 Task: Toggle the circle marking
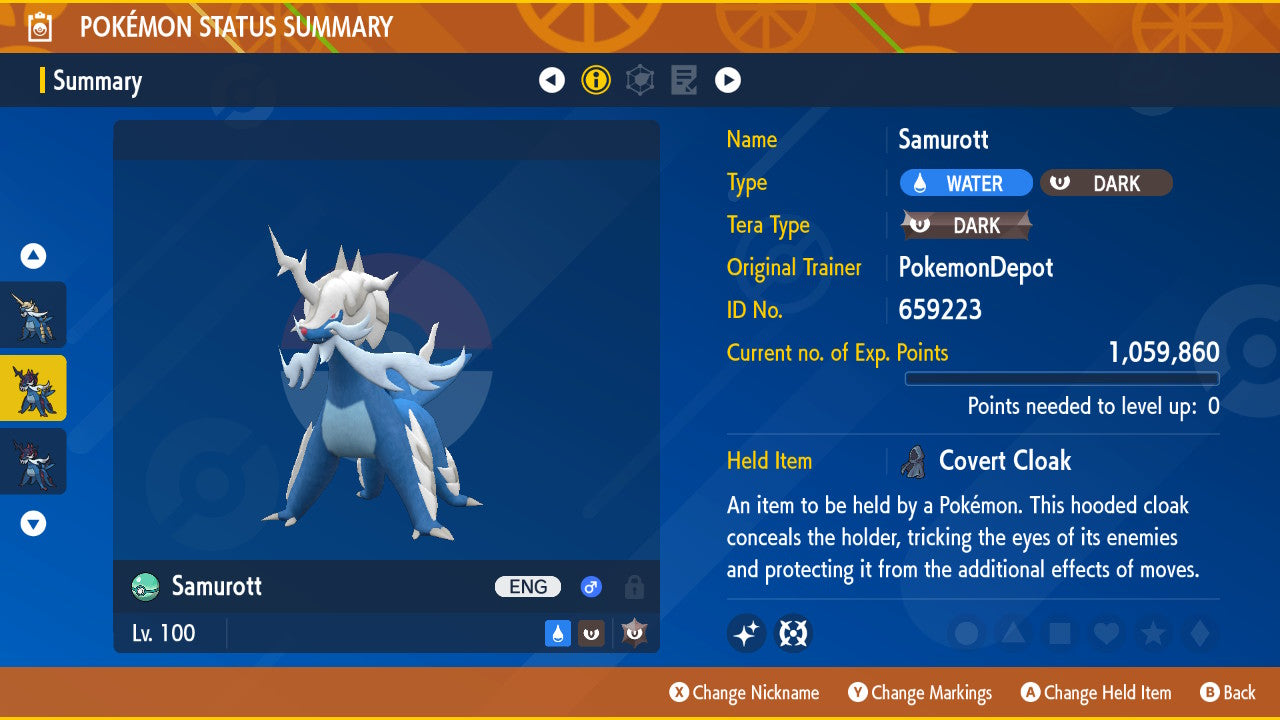(967, 633)
